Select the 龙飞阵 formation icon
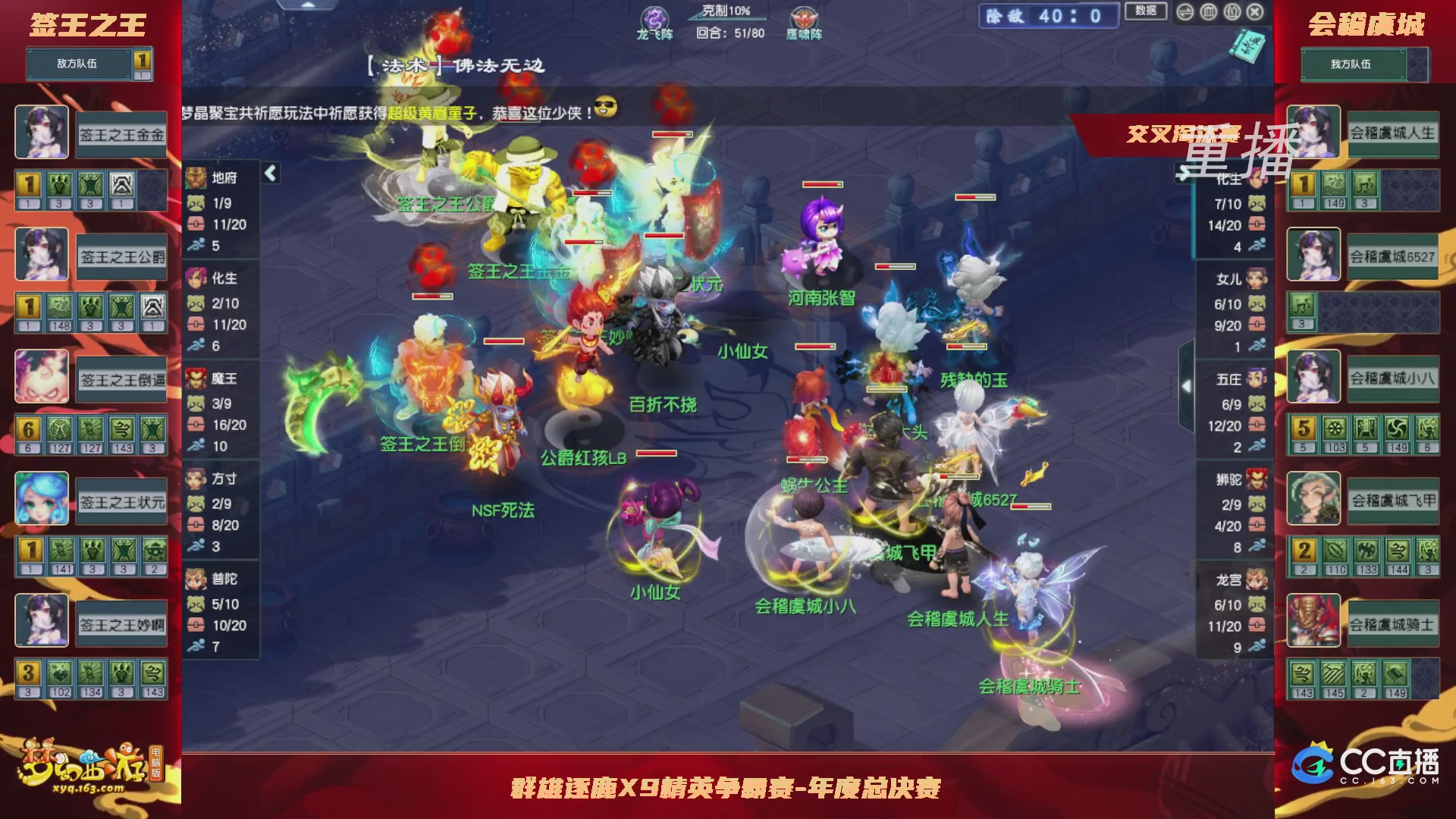The width and height of the screenshot is (1456, 819). pos(654,19)
